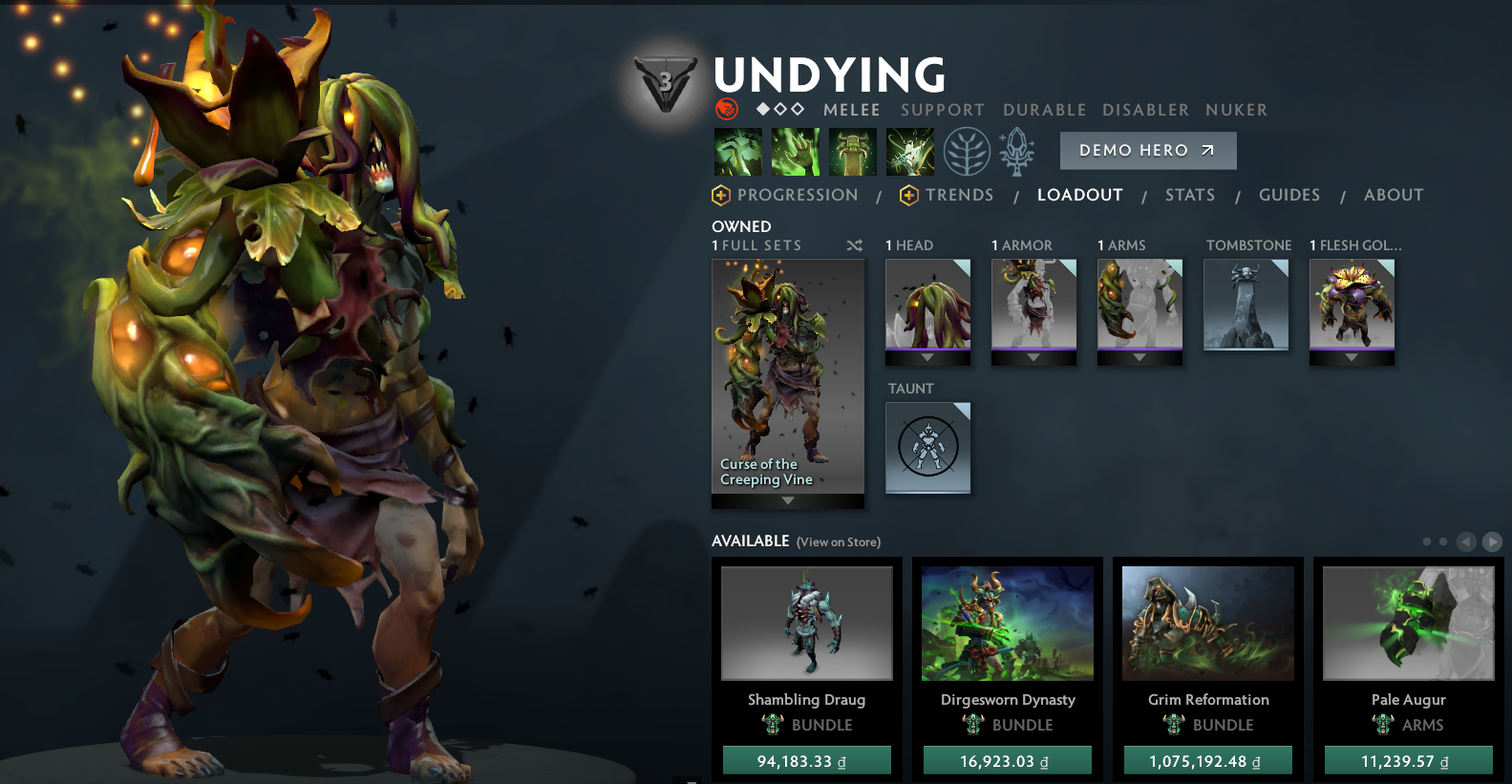1512x784 pixels.
Task: Select the Flesh Golem ultimate icon
Action: click(x=909, y=151)
